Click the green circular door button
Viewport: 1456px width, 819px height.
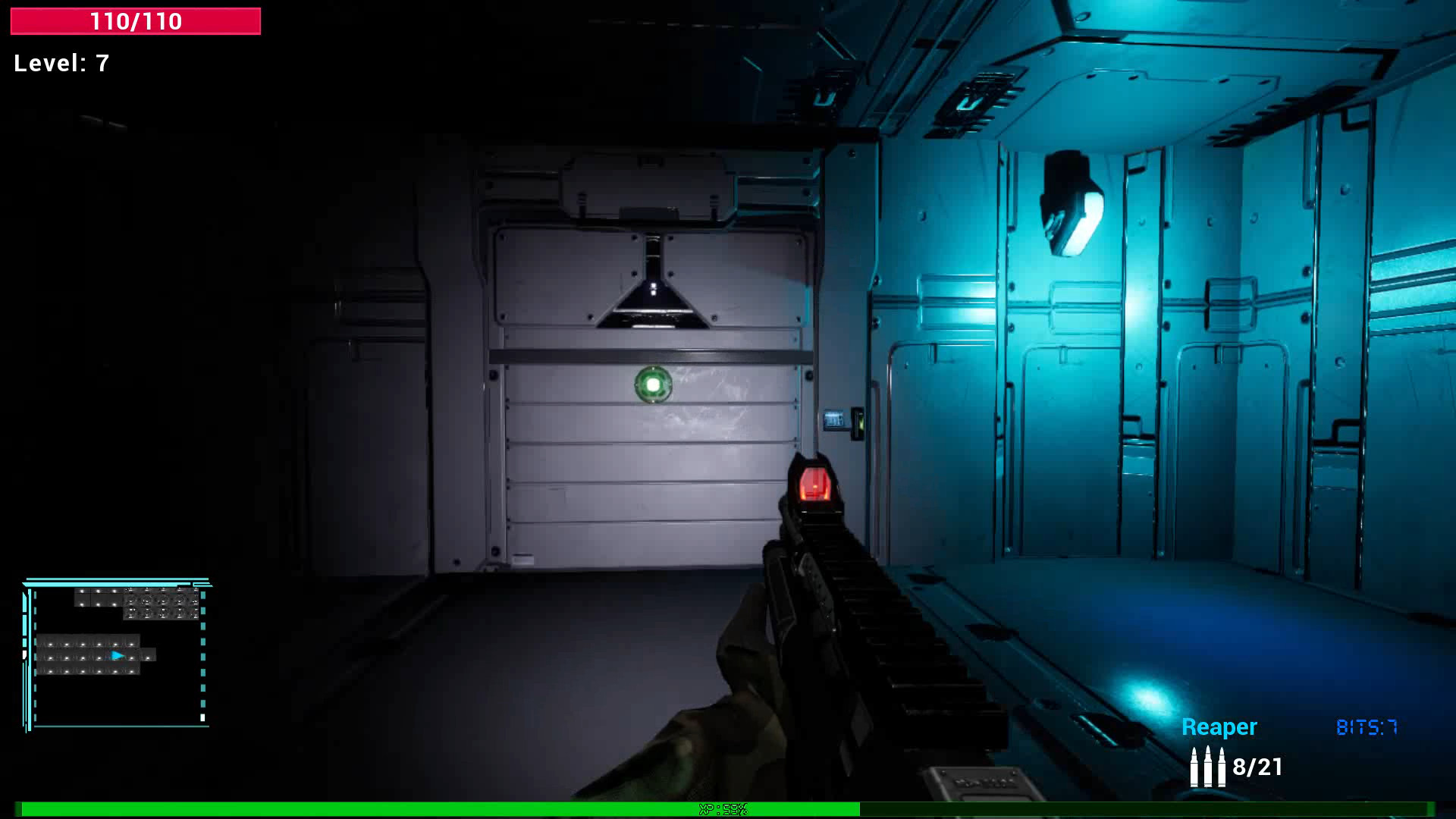pos(654,387)
